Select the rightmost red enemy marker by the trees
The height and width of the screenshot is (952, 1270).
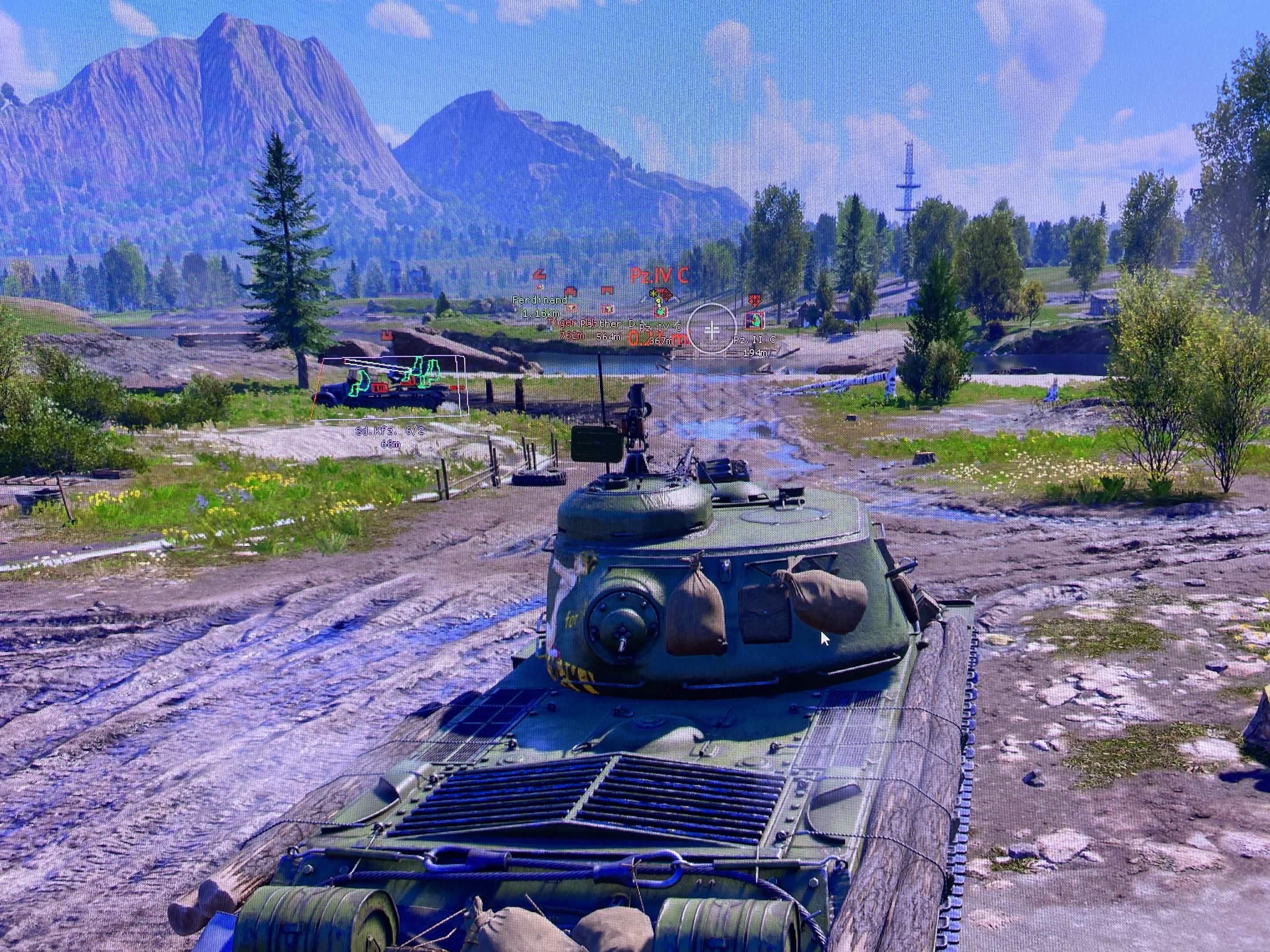[755, 301]
